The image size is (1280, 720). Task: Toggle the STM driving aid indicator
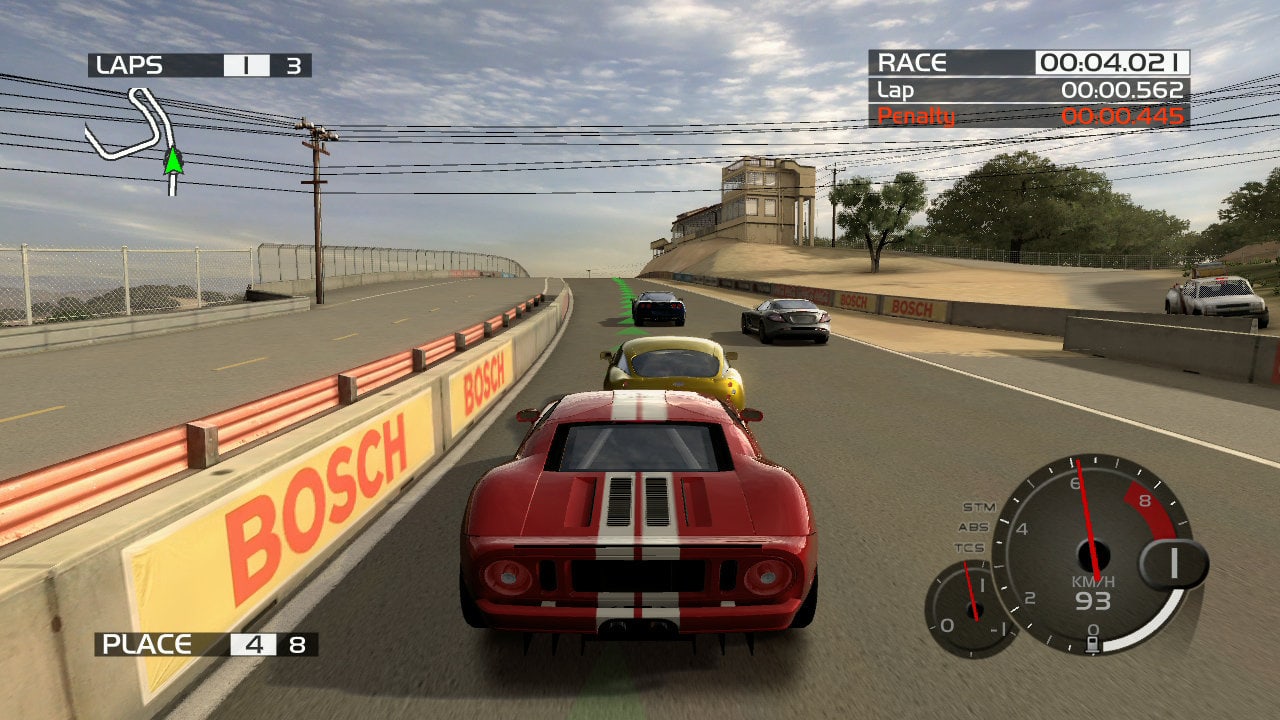point(978,507)
